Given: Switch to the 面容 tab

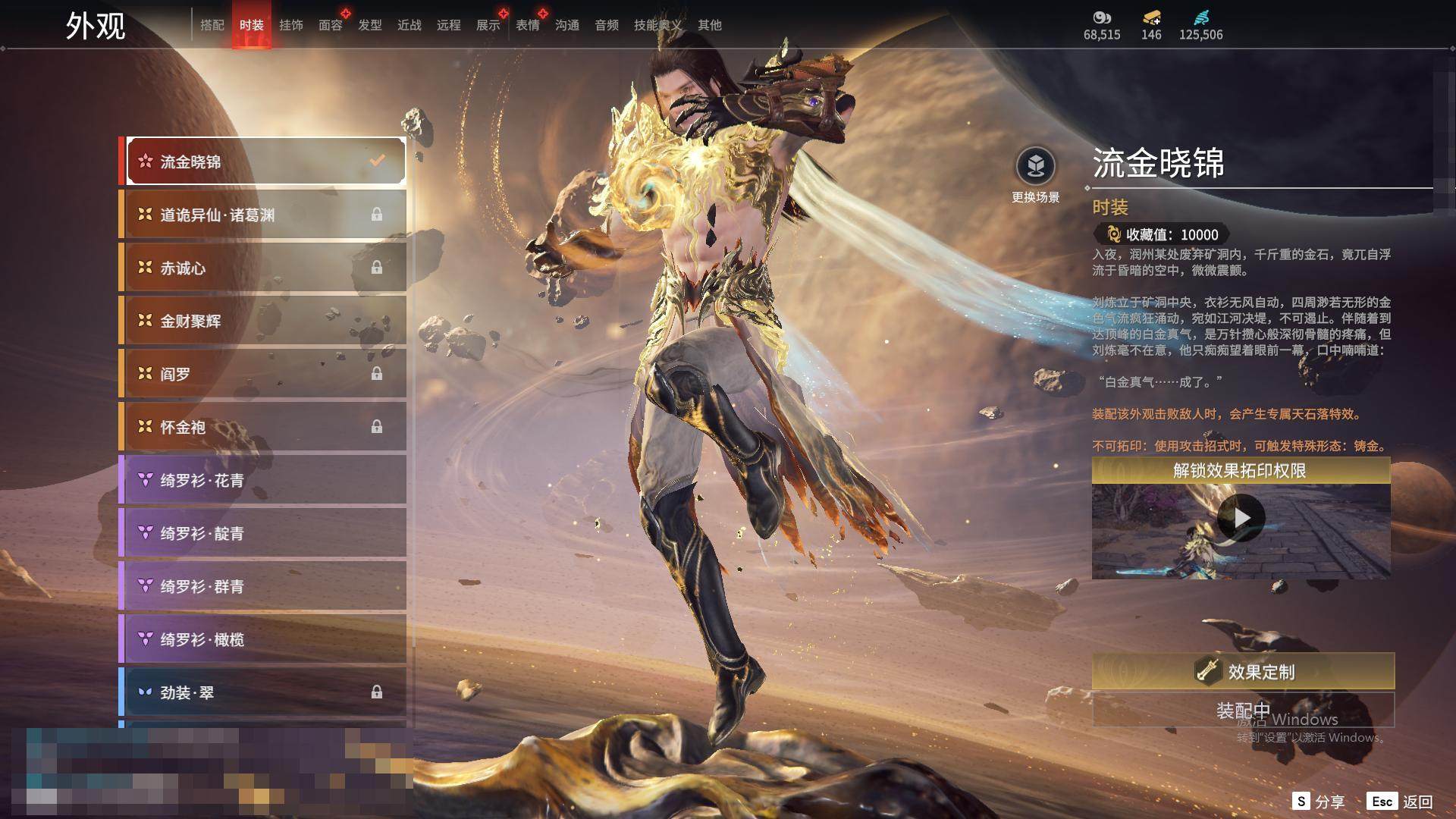Looking at the screenshot, I should click(331, 25).
